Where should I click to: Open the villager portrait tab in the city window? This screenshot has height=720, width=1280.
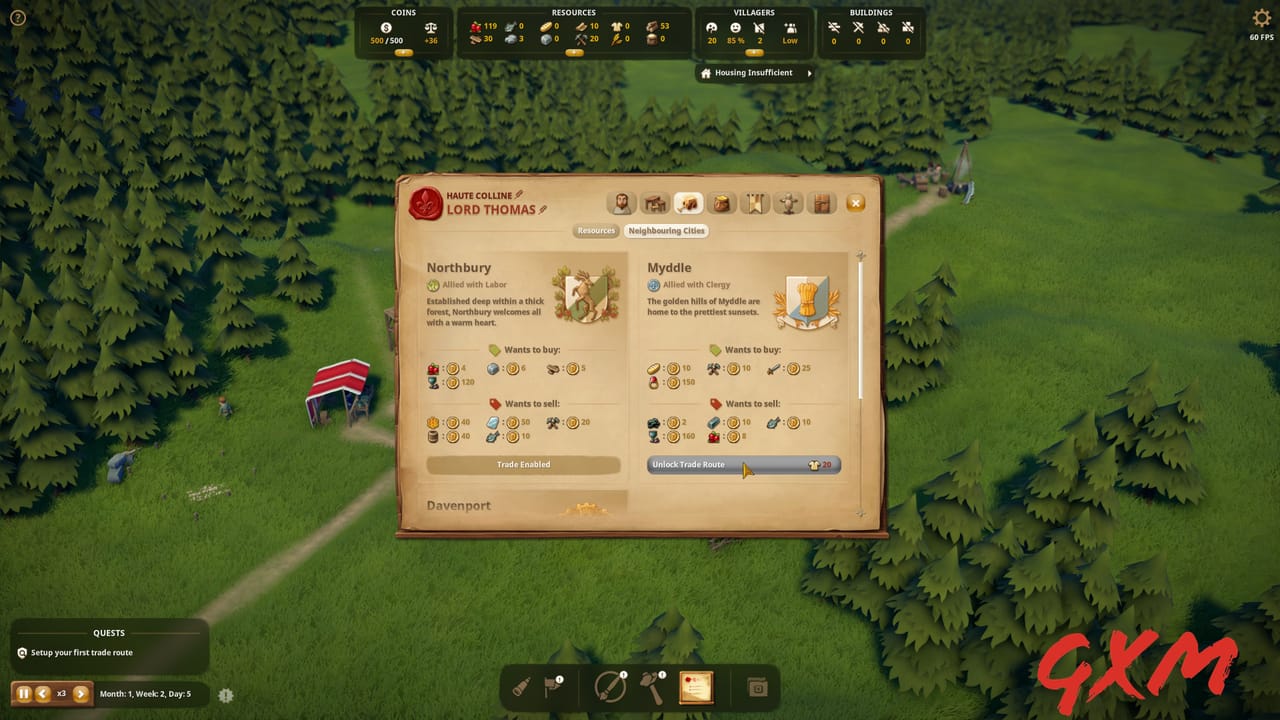pyautogui.click(x=621, y=203)
